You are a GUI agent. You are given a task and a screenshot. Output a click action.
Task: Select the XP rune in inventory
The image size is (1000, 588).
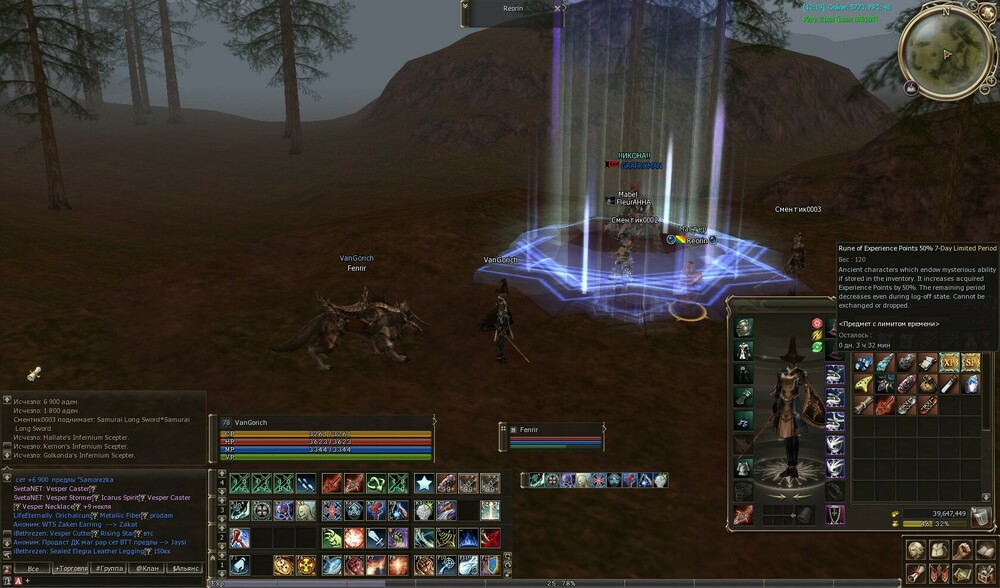tap(951, 363)
